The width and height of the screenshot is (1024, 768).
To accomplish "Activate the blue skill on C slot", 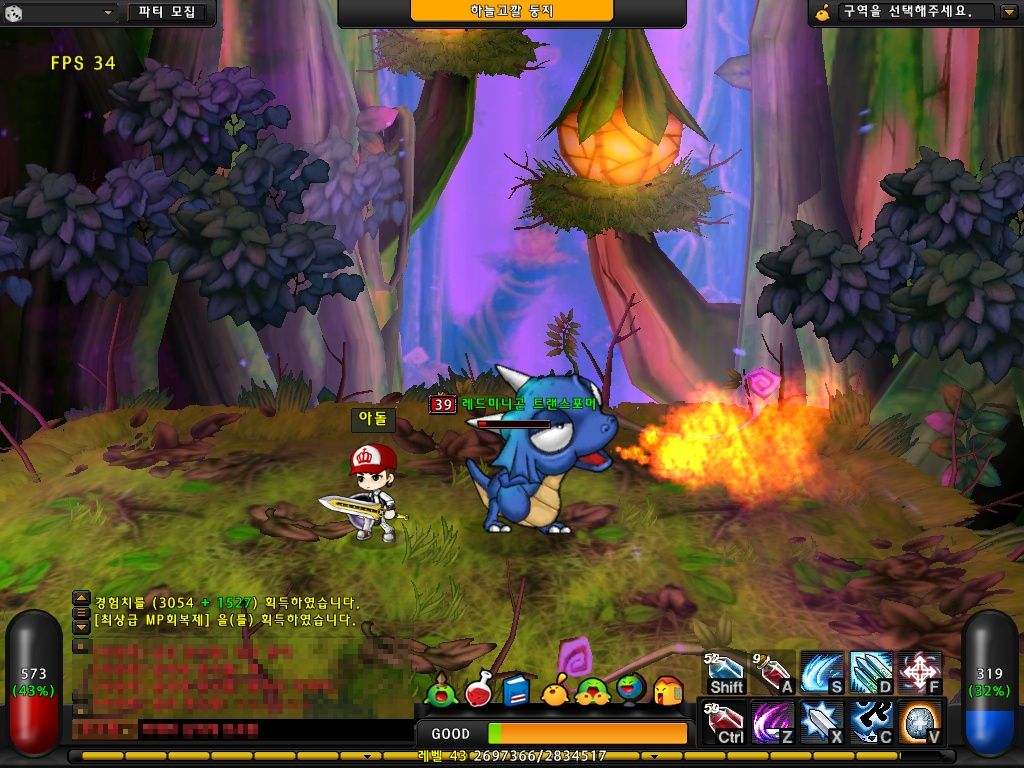I will 870,722.
